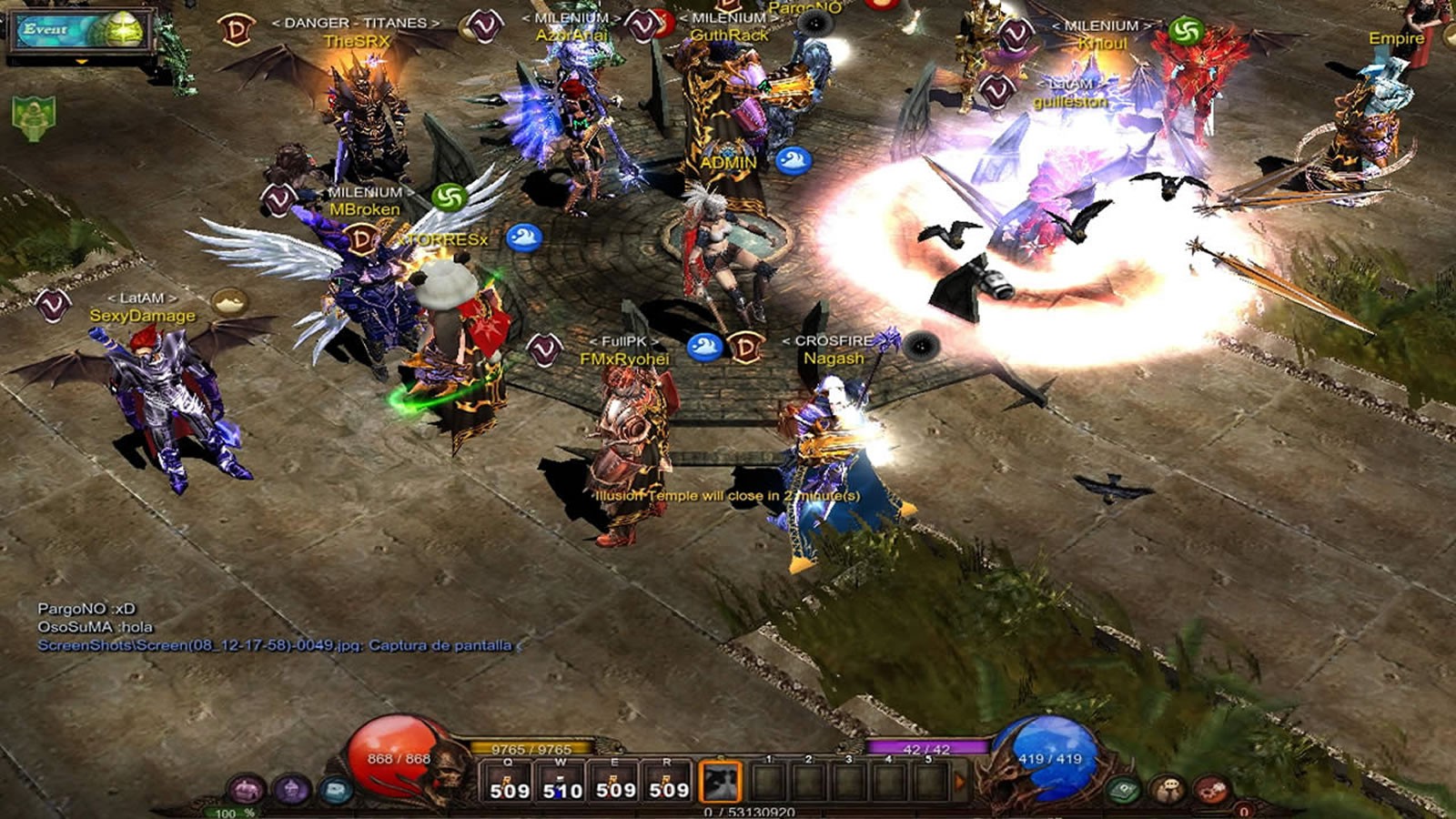The height and width of the screenshot is (819, 1456).
Task: Expand the arrow below the Event banner
Action: 81,62
